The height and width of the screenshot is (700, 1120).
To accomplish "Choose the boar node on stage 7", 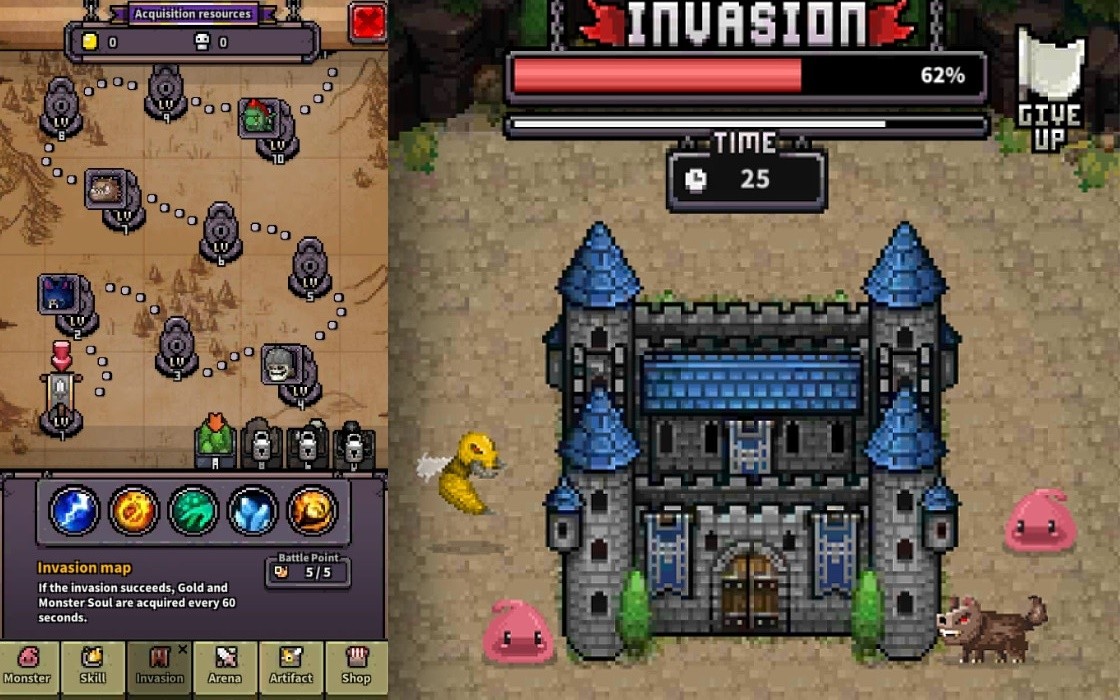I will [x=107, y=191].
